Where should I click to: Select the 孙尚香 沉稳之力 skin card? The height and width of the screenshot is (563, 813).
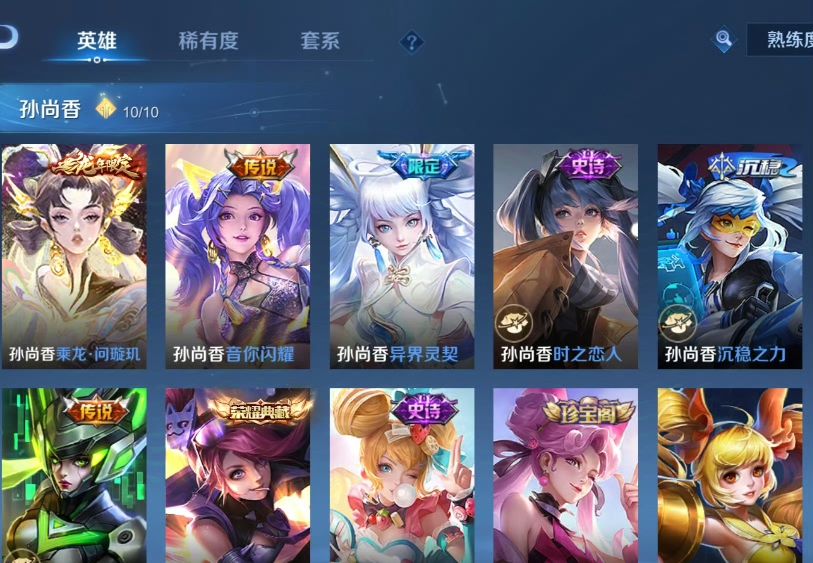(729, 257)
